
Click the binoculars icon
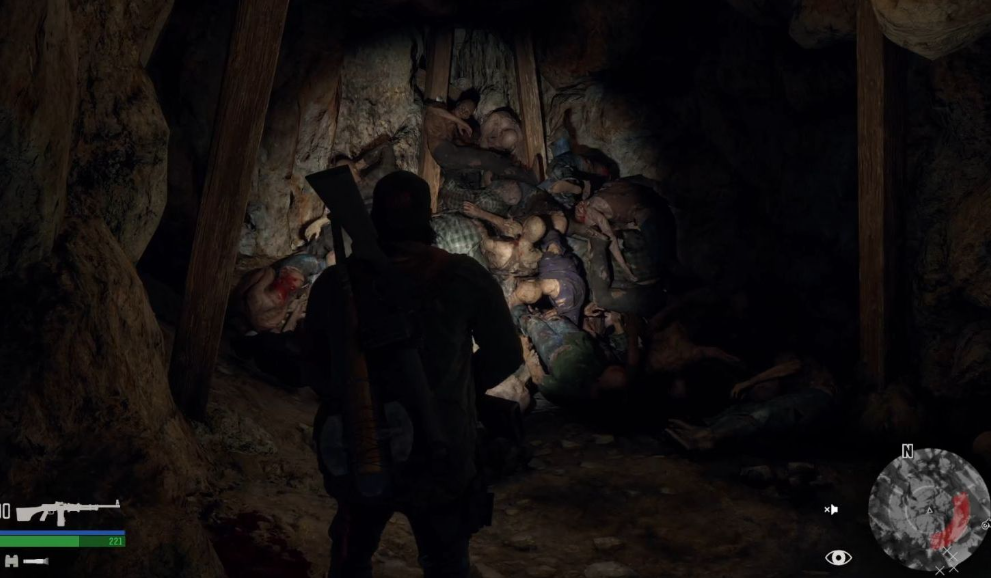click(x=11, y=561)
